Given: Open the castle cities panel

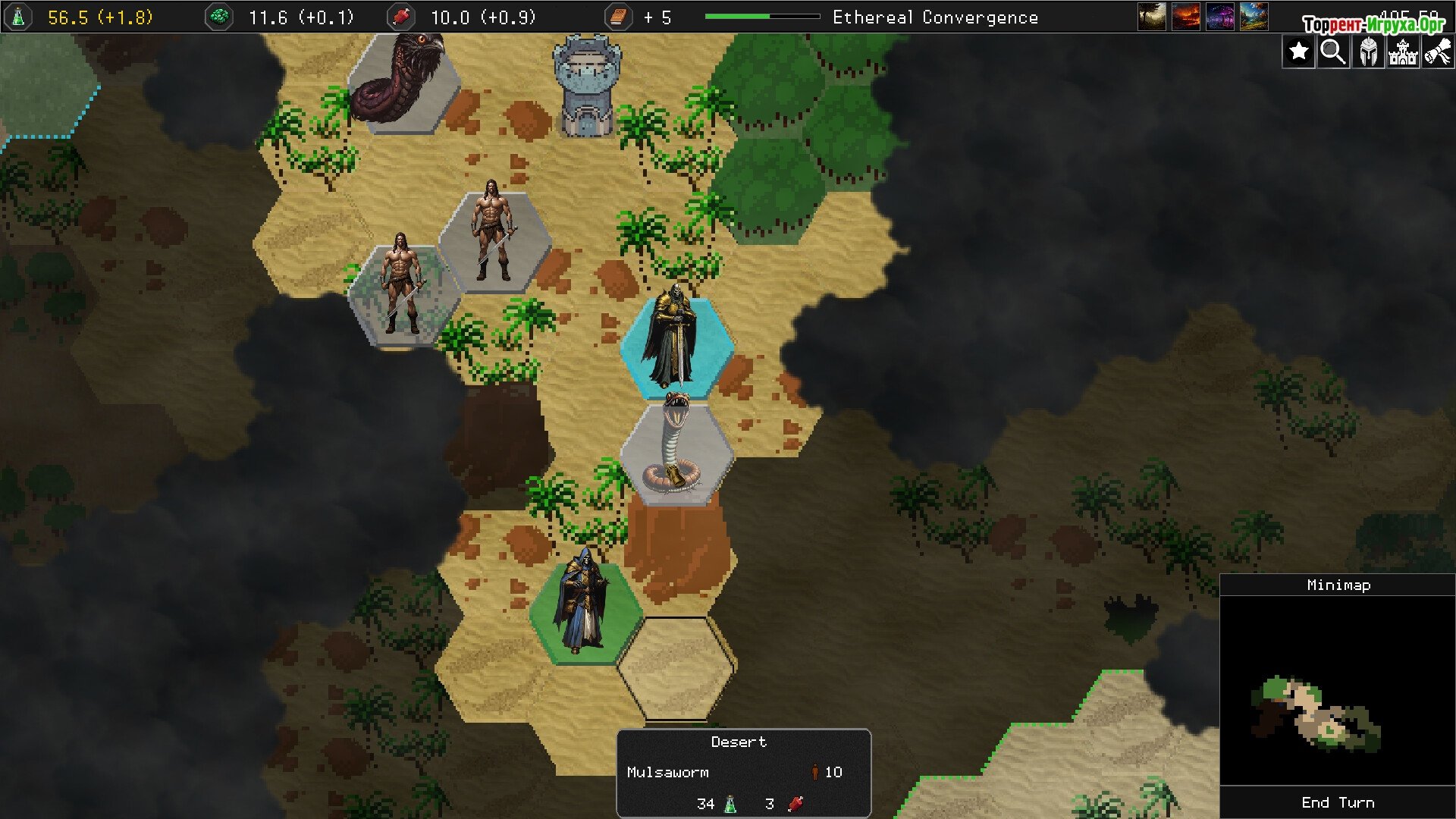Looking at the screenshot, I should click(1403, 52).
